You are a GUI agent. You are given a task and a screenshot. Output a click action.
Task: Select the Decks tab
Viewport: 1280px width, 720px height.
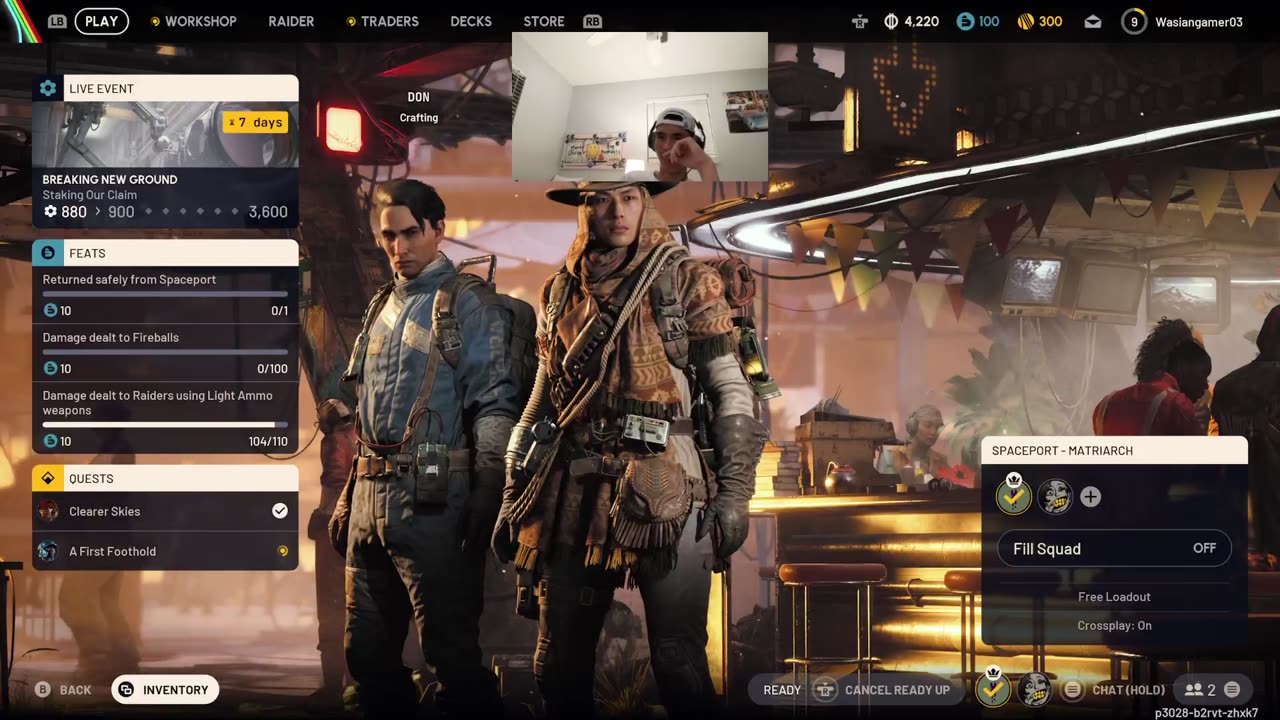click(471, 21)
